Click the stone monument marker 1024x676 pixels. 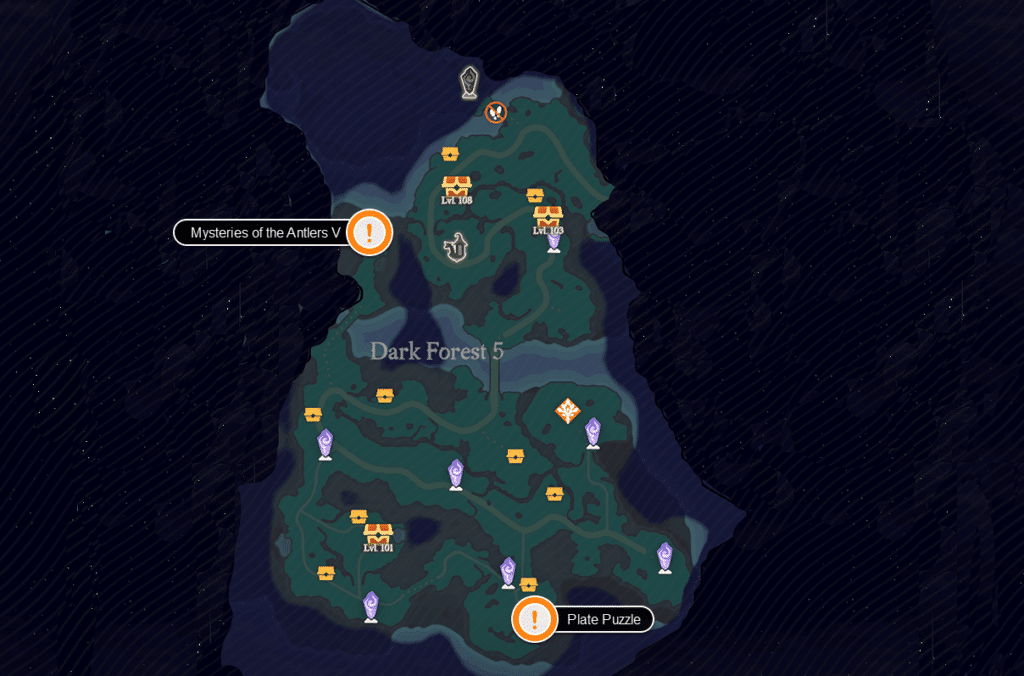click(x=470, y=83)
